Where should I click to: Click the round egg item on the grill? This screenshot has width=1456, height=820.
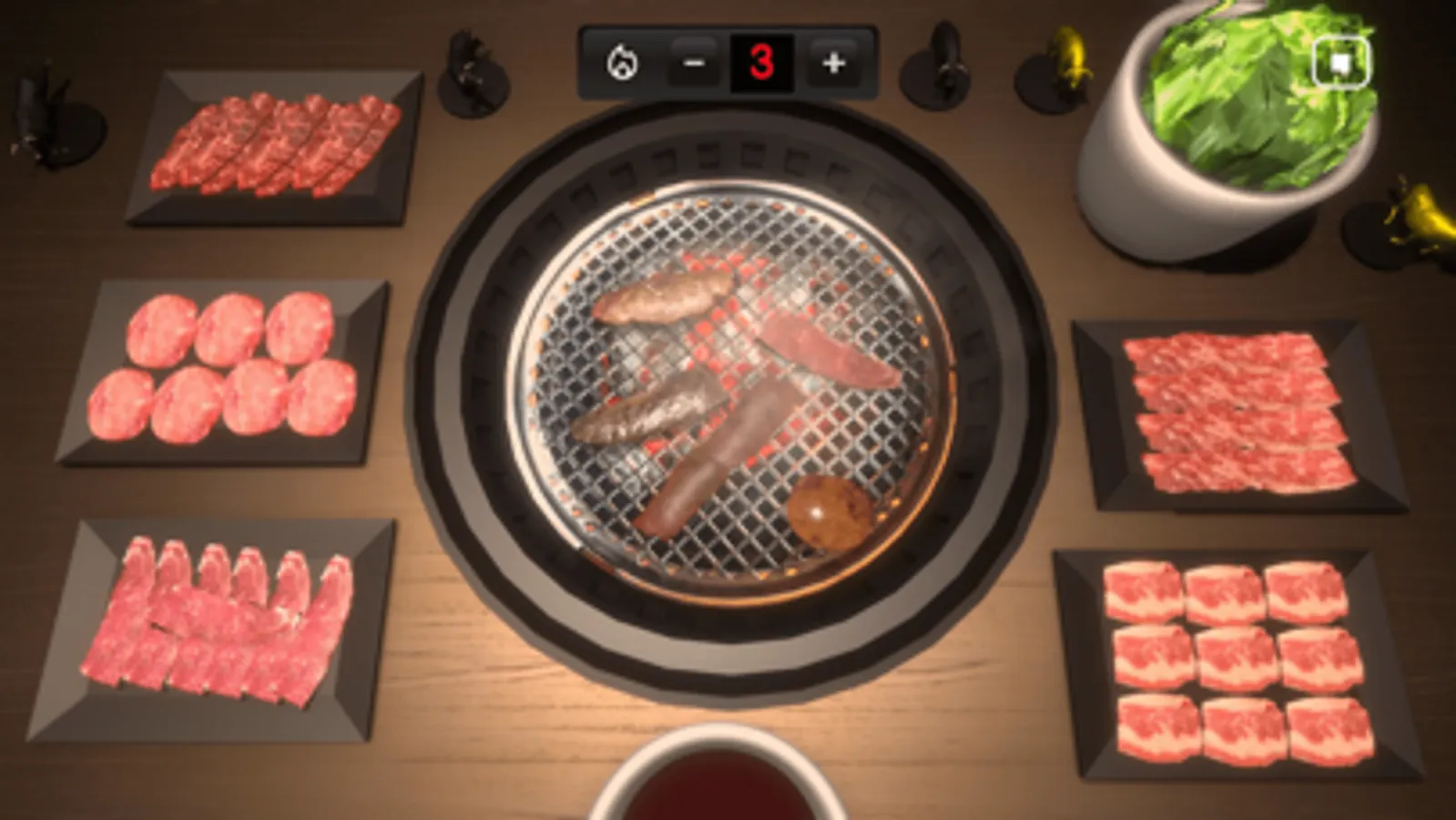pos(831,513)
